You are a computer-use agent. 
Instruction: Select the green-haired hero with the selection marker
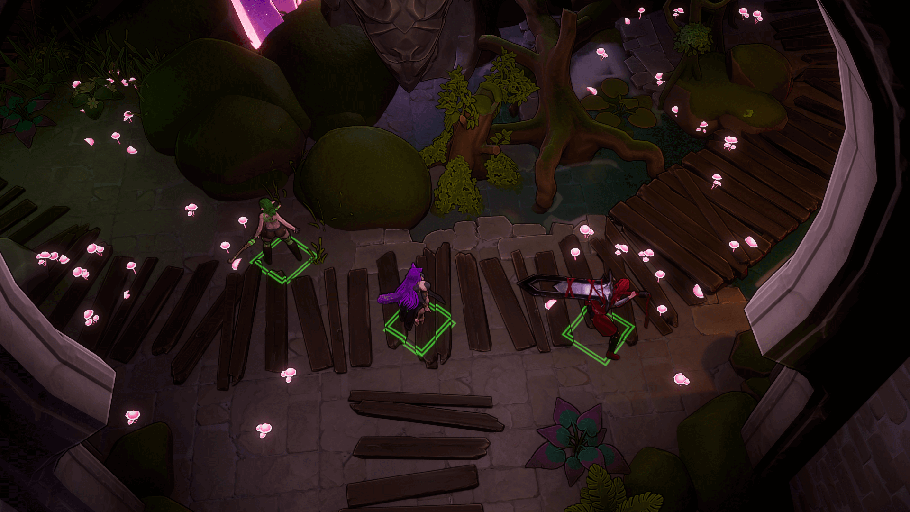273,235
